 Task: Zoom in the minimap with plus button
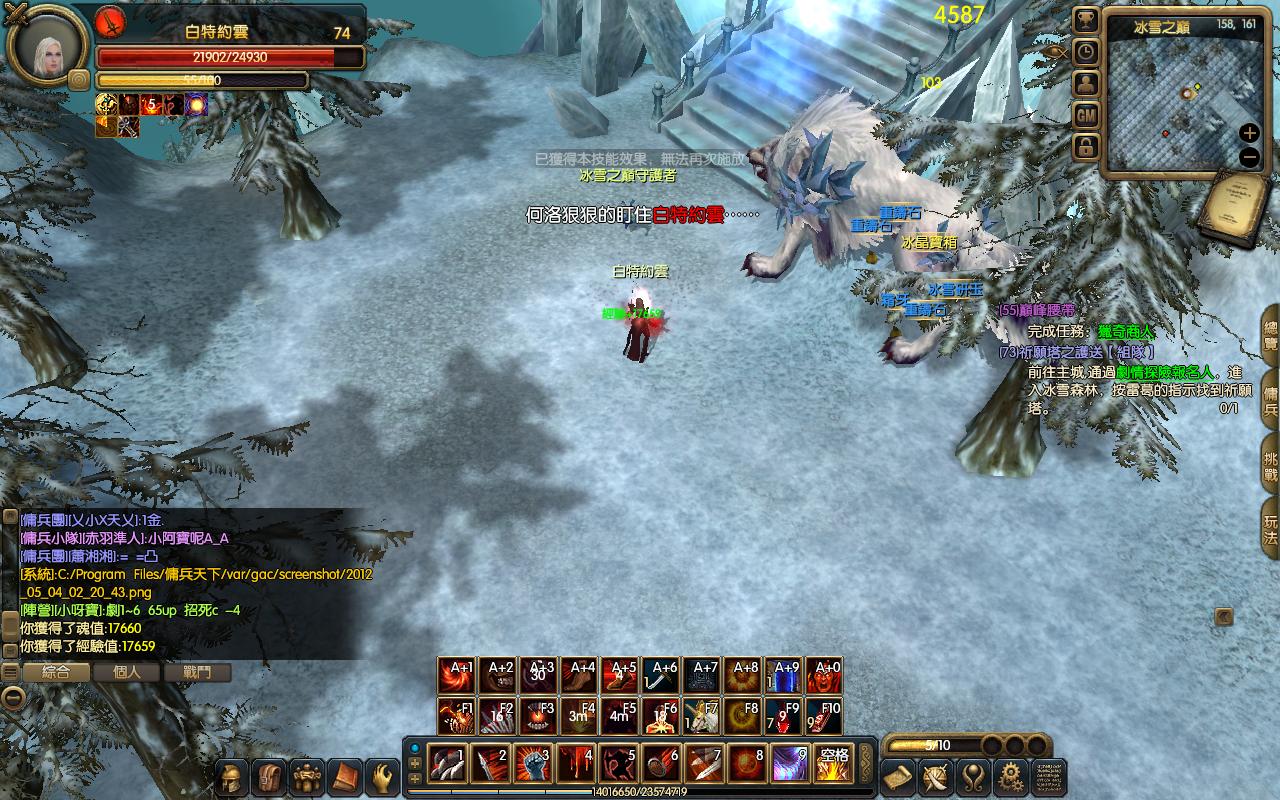pyautogui.click(x=1249, y=133)
